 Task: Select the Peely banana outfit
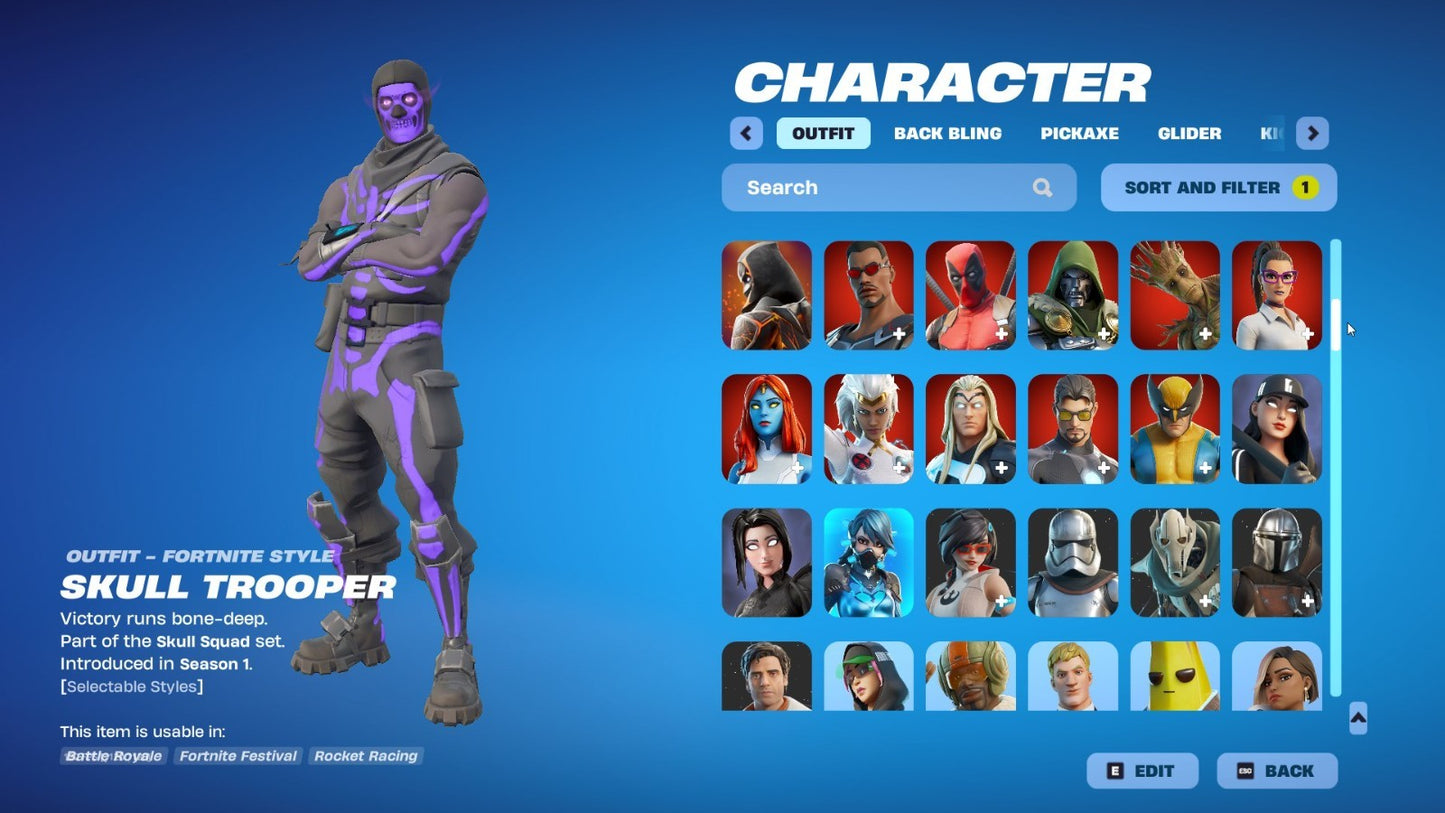pyautogui.click(x=1174, y=678)
